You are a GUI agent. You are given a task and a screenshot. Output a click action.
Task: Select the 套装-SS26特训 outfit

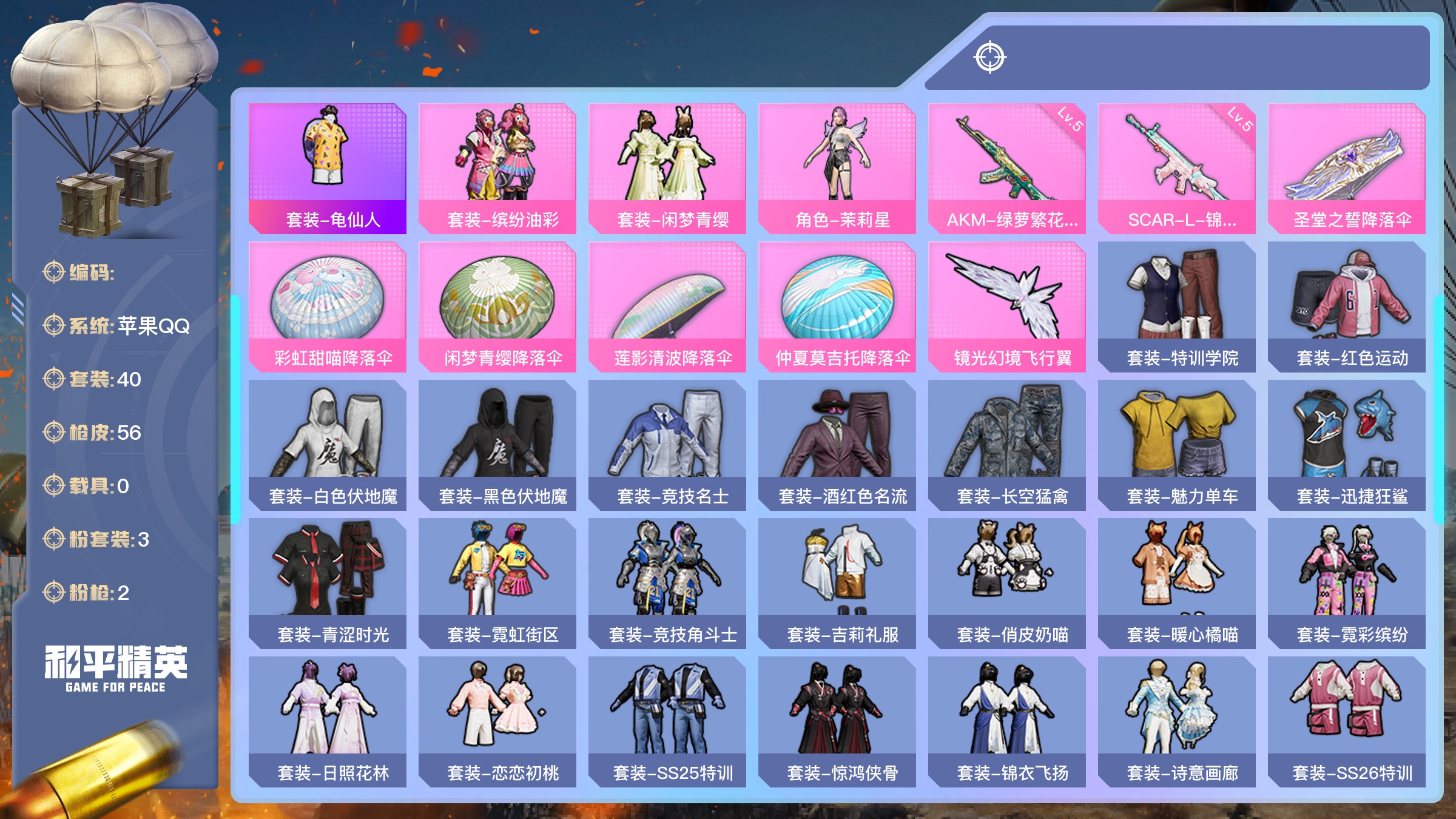(1347, 721)
